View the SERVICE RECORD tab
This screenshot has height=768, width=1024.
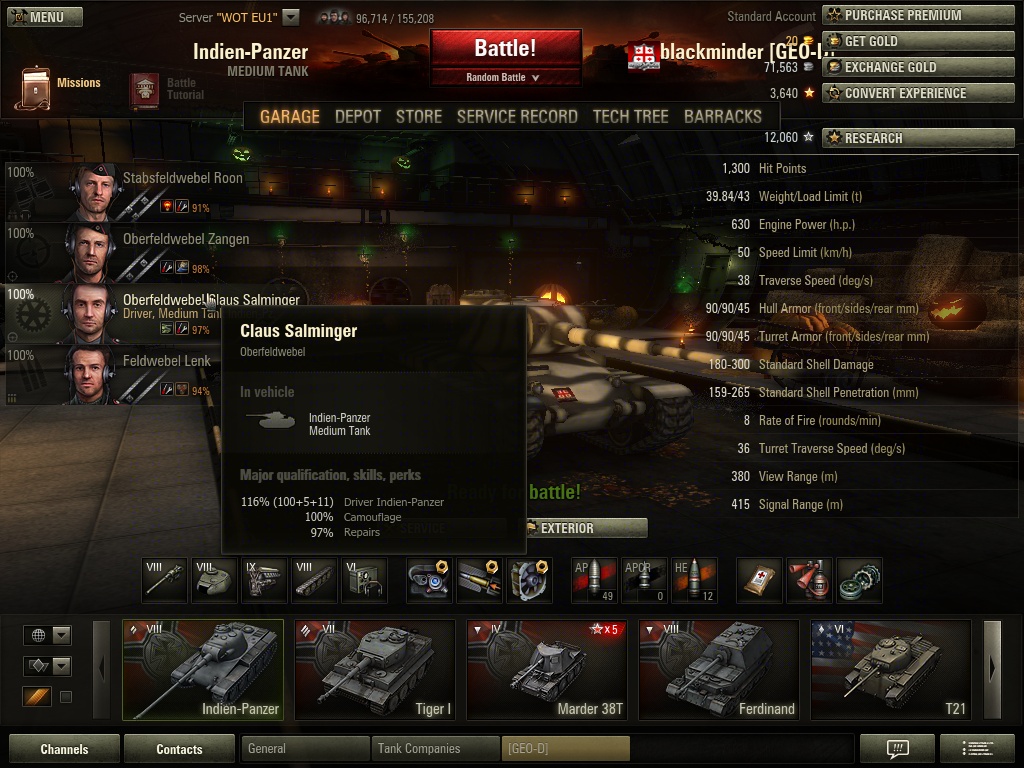[516, 116]
